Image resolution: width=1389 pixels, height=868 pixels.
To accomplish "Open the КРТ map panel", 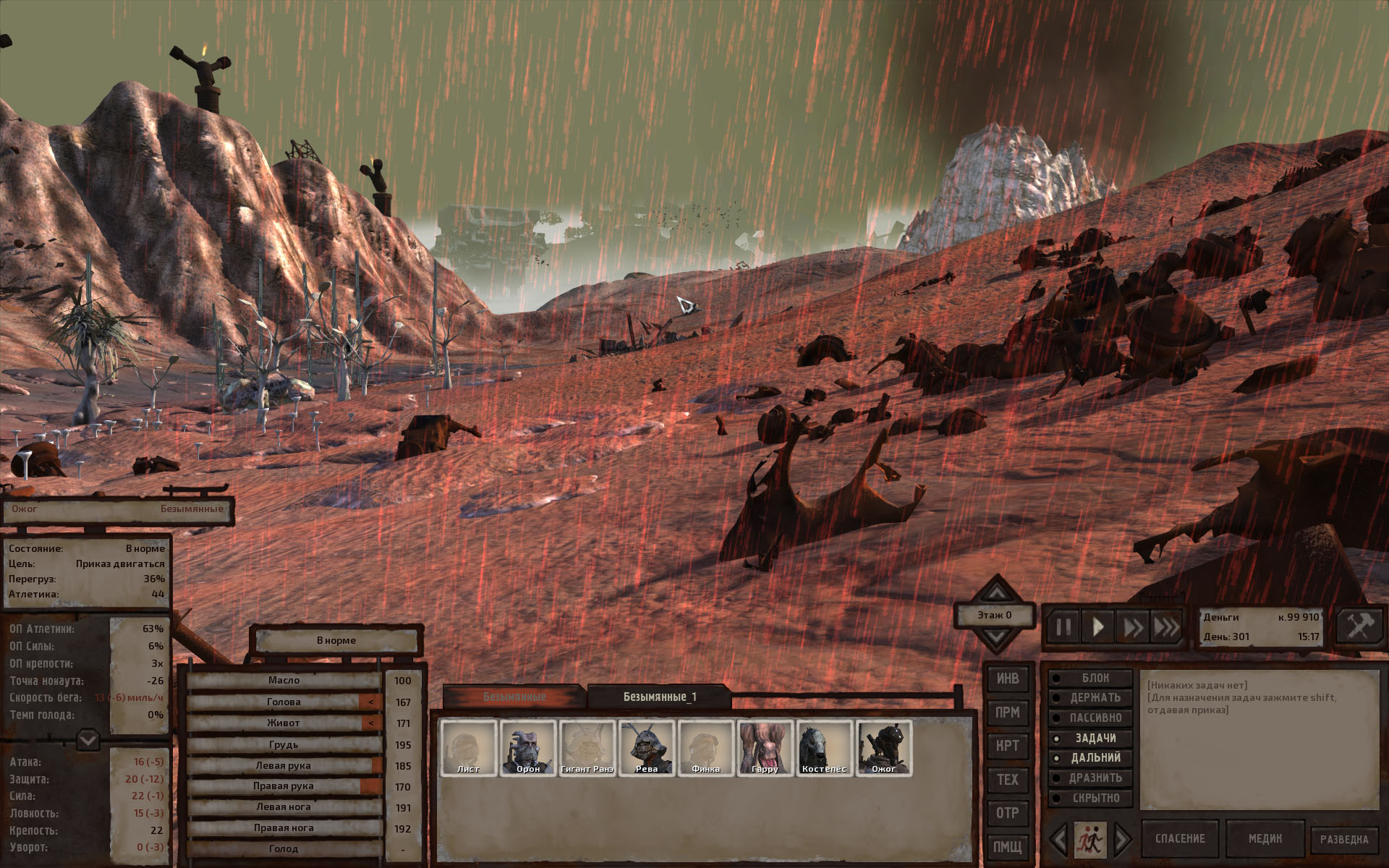I will tap(1007, 746).
